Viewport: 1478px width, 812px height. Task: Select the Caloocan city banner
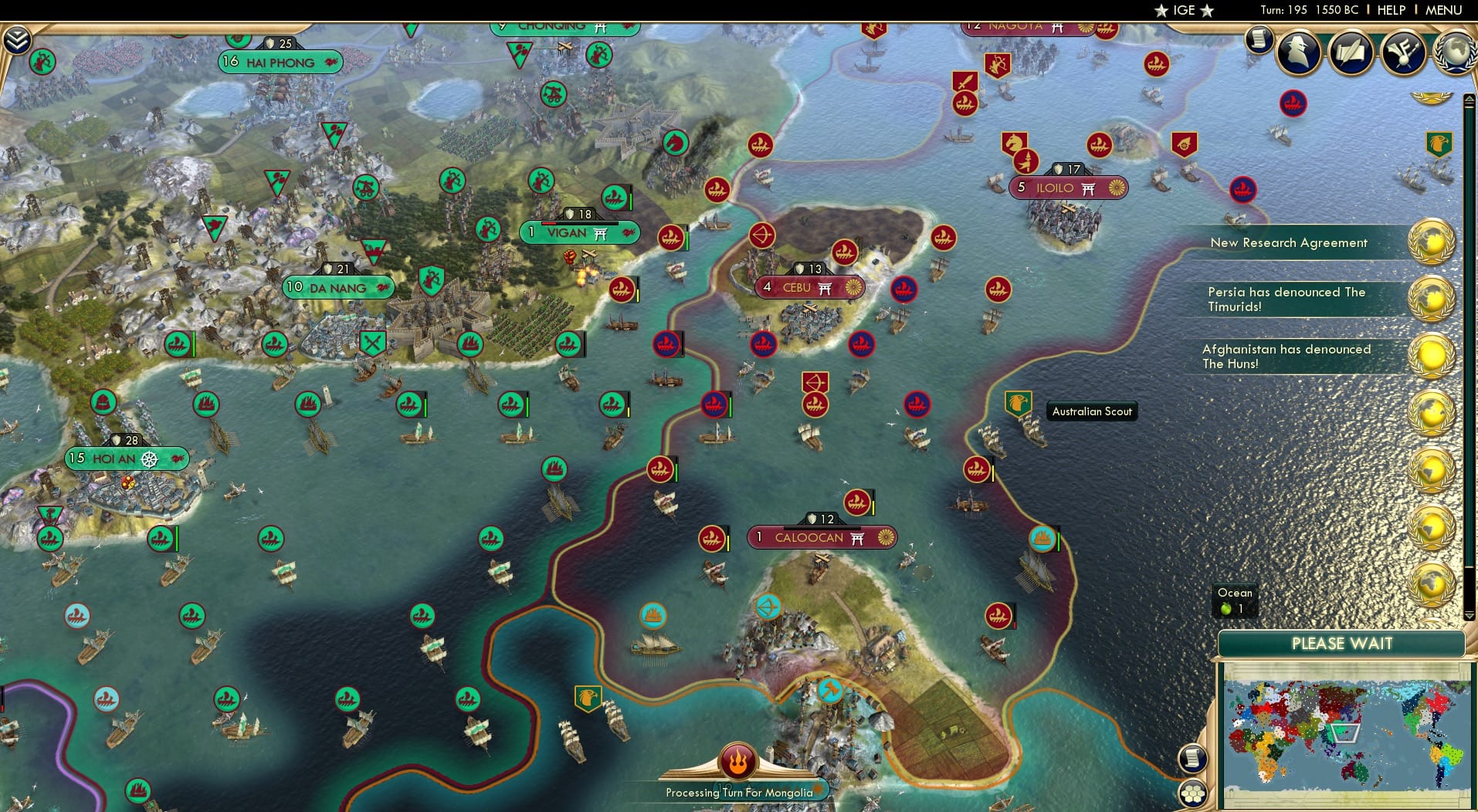coord(822,537)
